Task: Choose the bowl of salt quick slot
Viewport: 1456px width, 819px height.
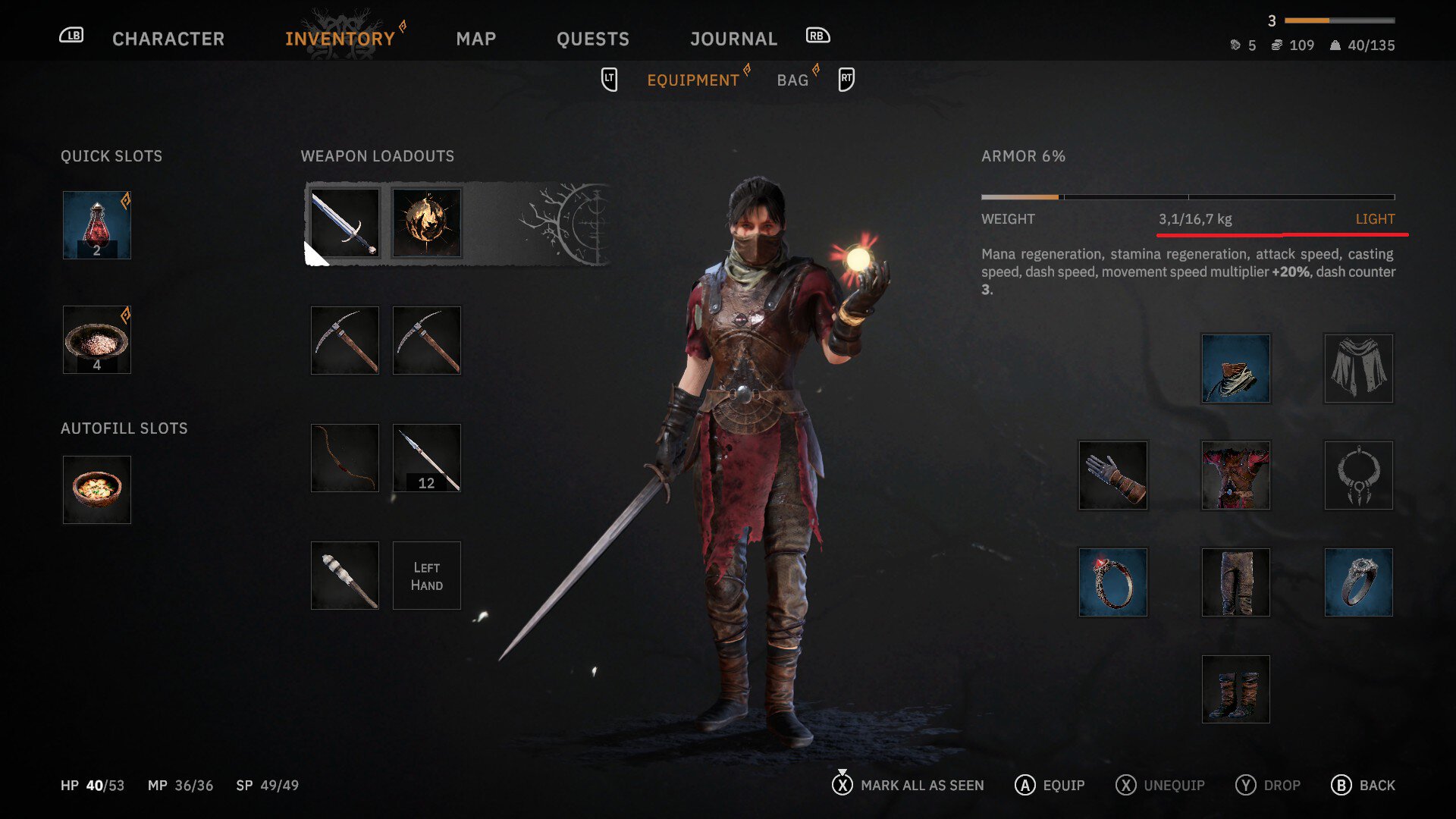Action: [97, 340]
